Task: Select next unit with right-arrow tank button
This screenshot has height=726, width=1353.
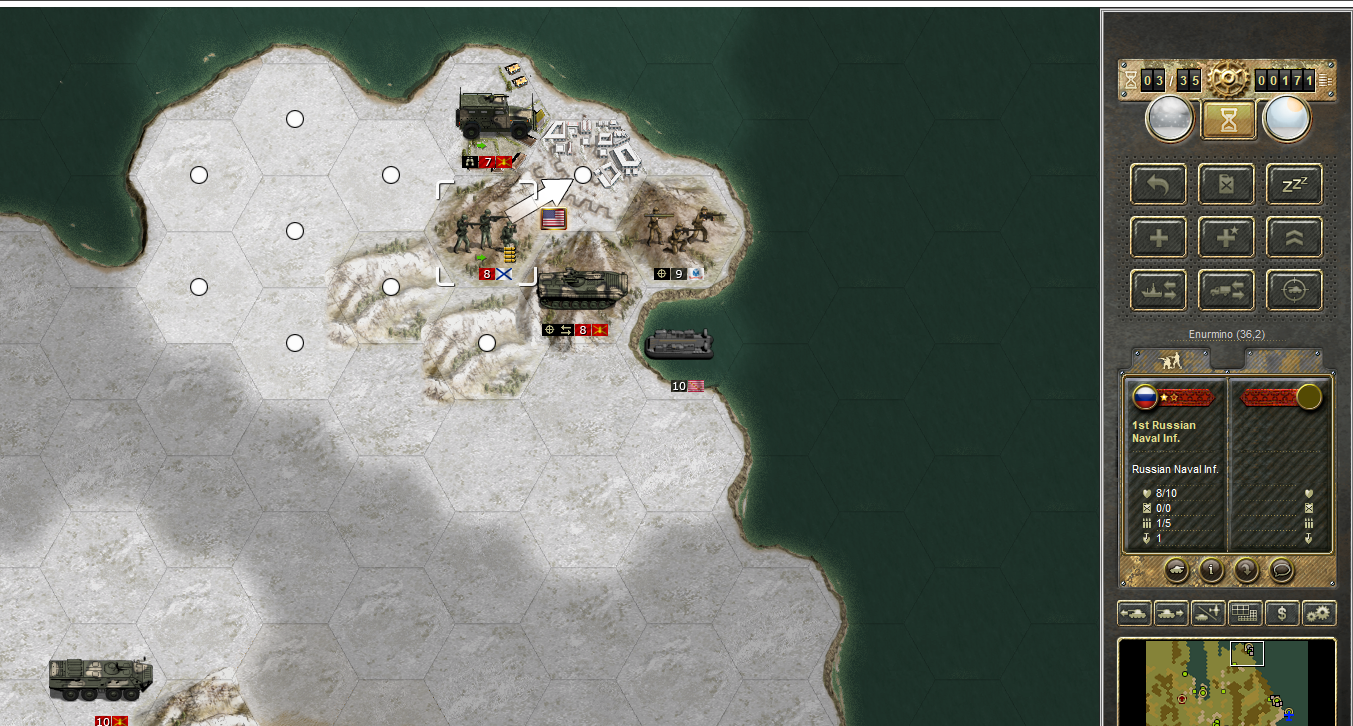Action: tap(1171, 613)
